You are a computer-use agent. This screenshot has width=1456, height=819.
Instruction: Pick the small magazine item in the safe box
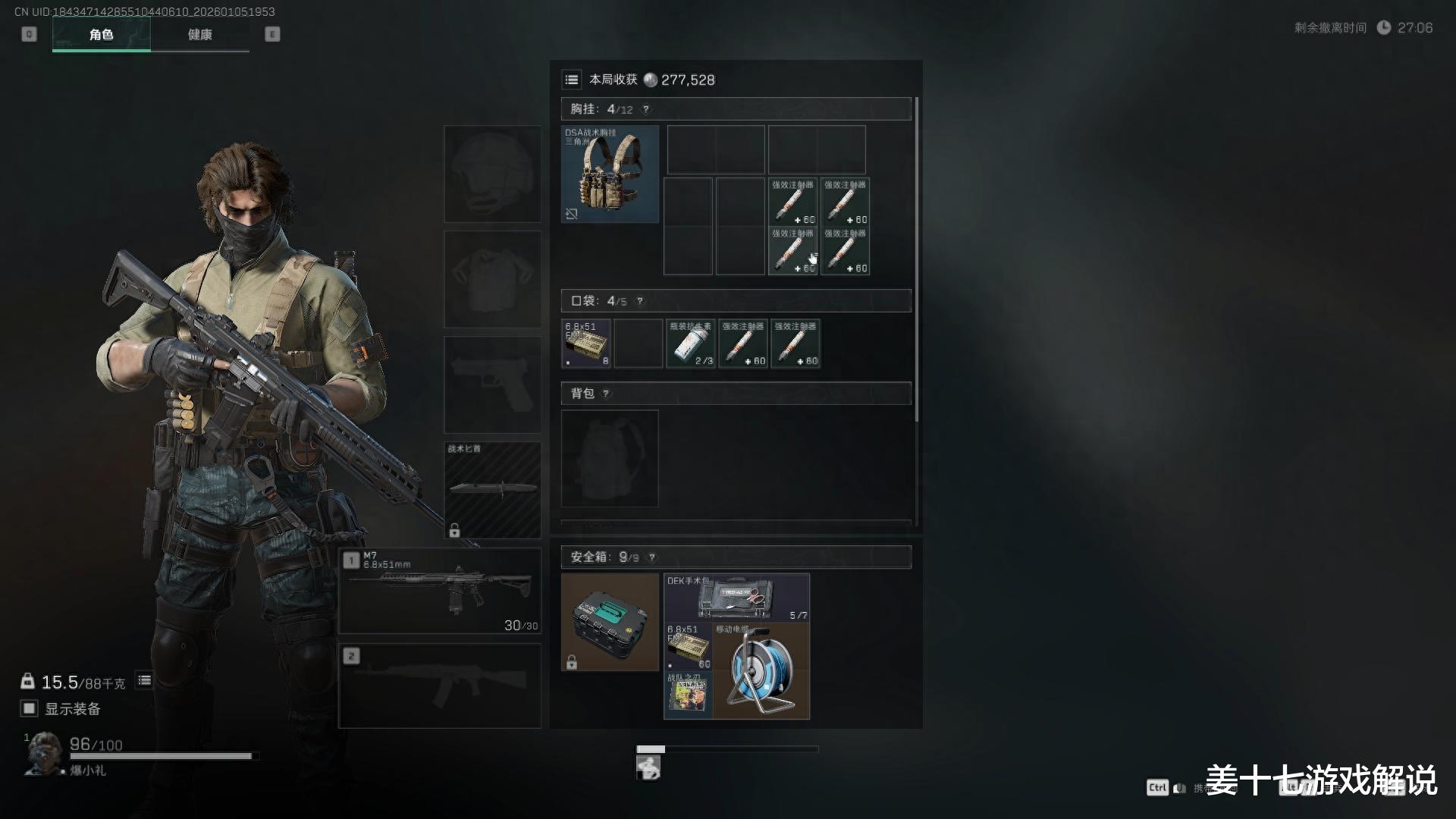click(688, 695)
